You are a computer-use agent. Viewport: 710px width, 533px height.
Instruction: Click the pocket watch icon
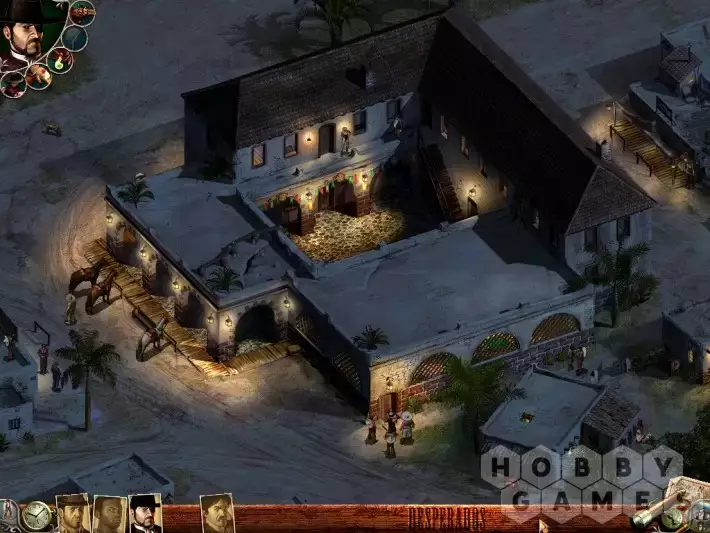point(37,516)
